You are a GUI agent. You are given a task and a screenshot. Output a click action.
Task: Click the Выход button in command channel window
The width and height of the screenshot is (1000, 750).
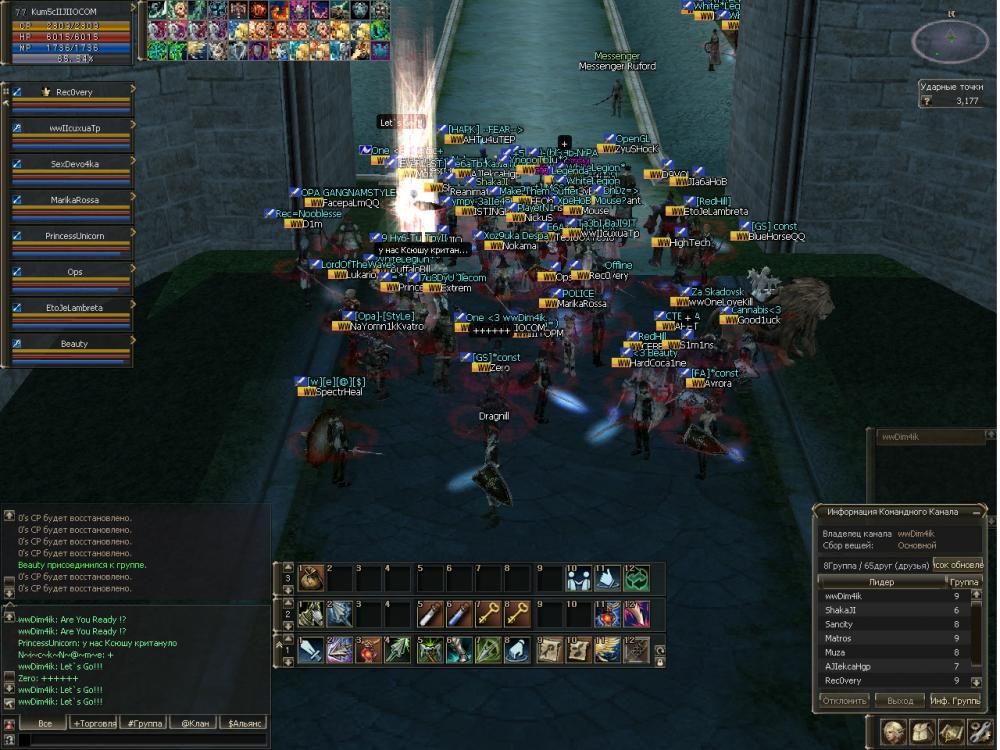click(900, 701)
